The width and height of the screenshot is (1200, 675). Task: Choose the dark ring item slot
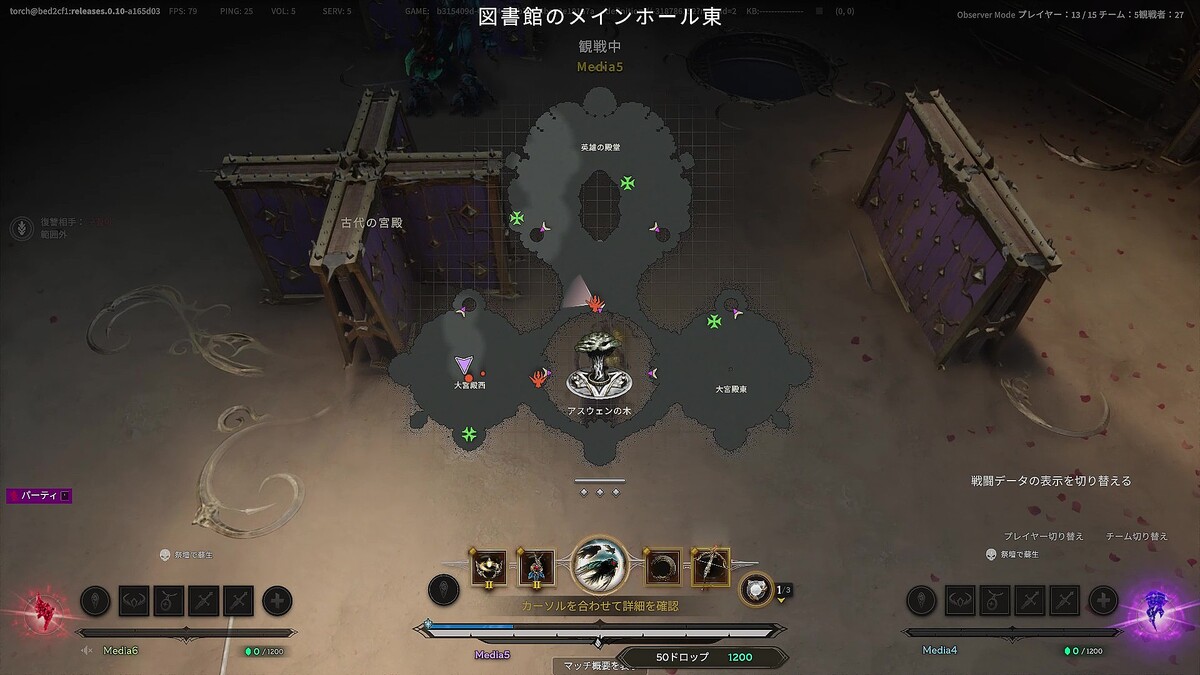(663, 567)
